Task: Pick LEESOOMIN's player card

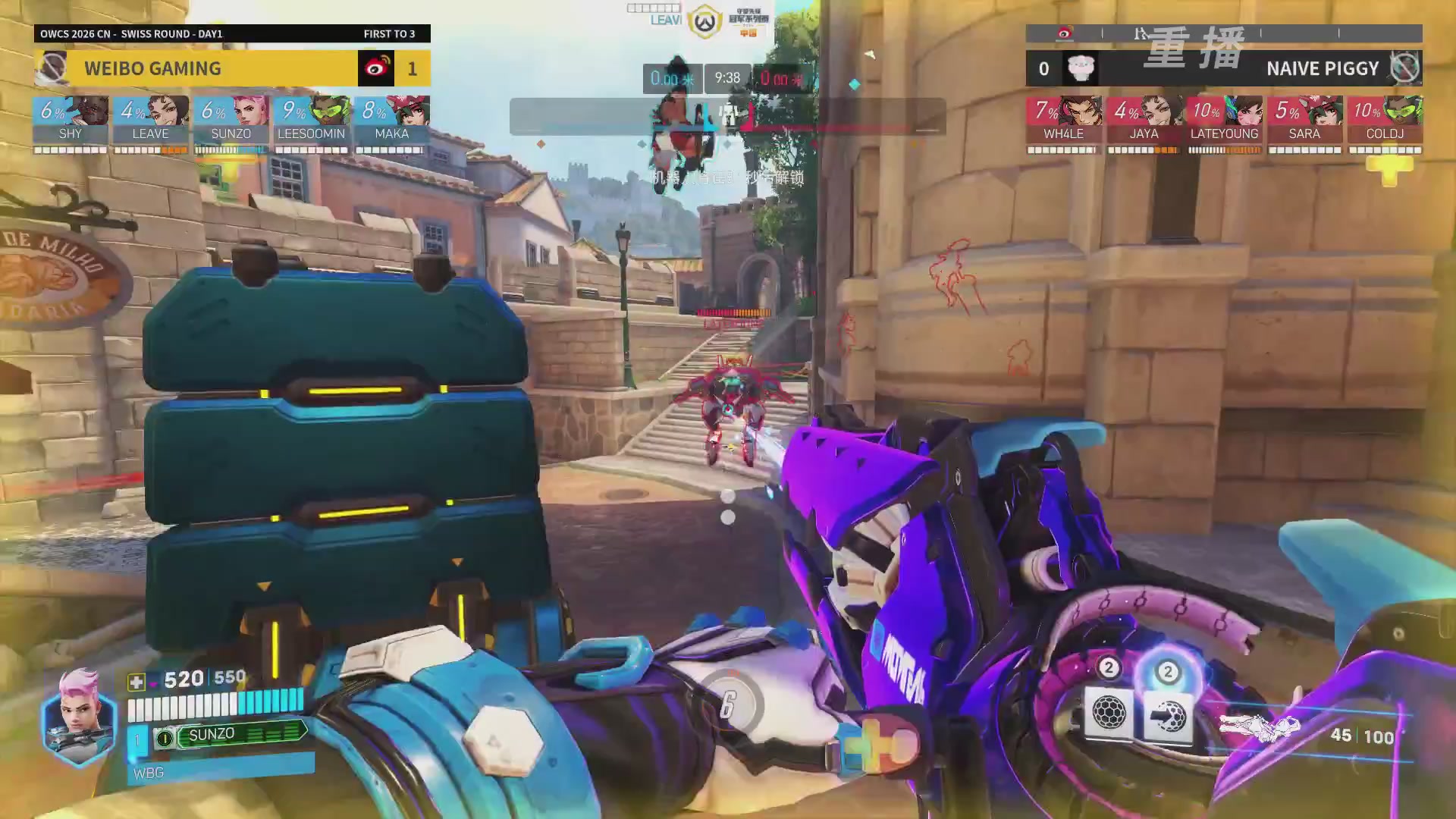Action: (x=312, y=121)
